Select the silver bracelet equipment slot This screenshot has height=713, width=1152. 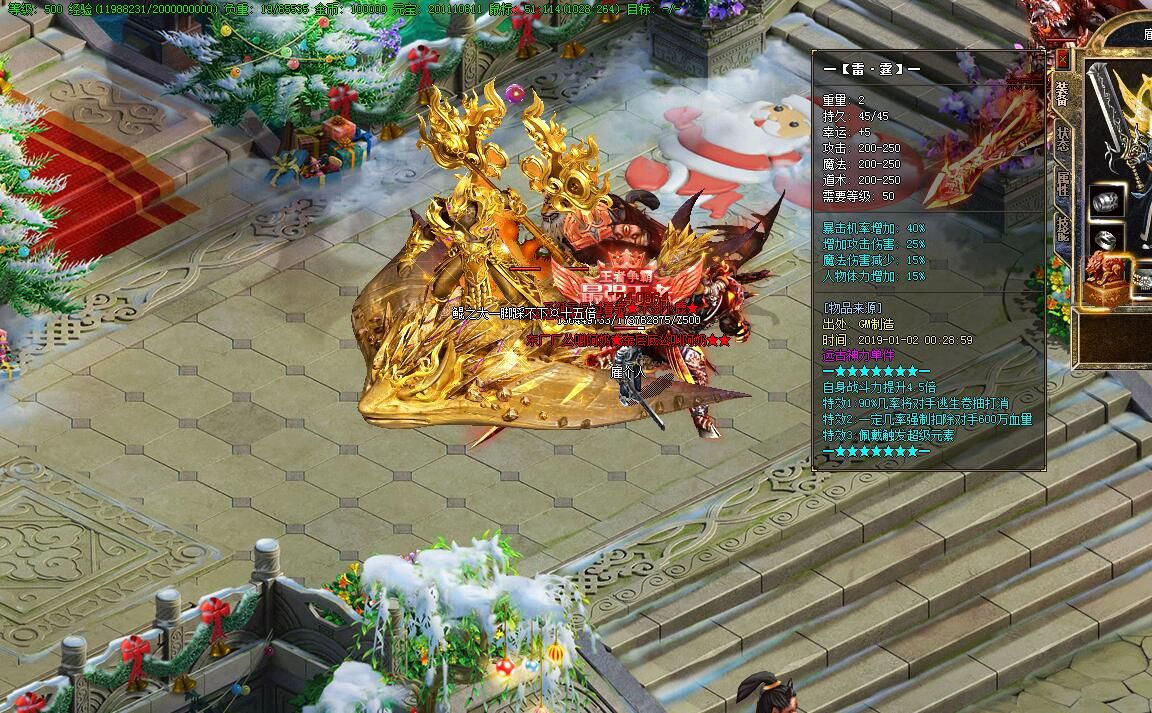point(1107,200)
